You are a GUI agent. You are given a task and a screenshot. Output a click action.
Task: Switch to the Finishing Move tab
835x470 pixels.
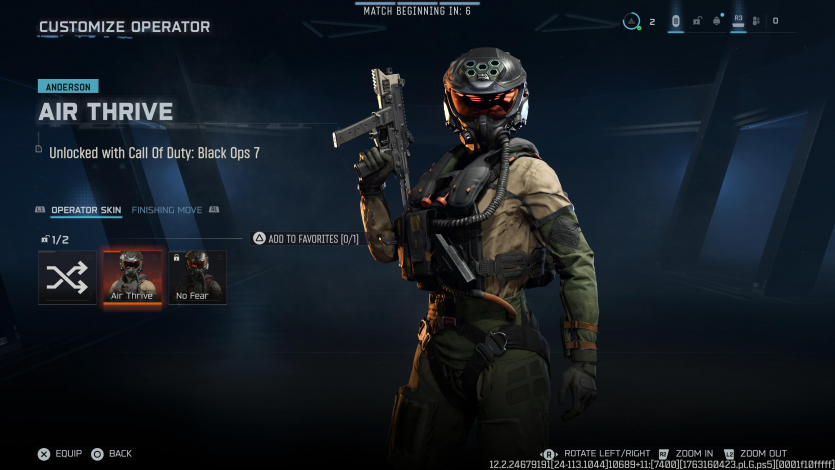[x=167, y=210]
